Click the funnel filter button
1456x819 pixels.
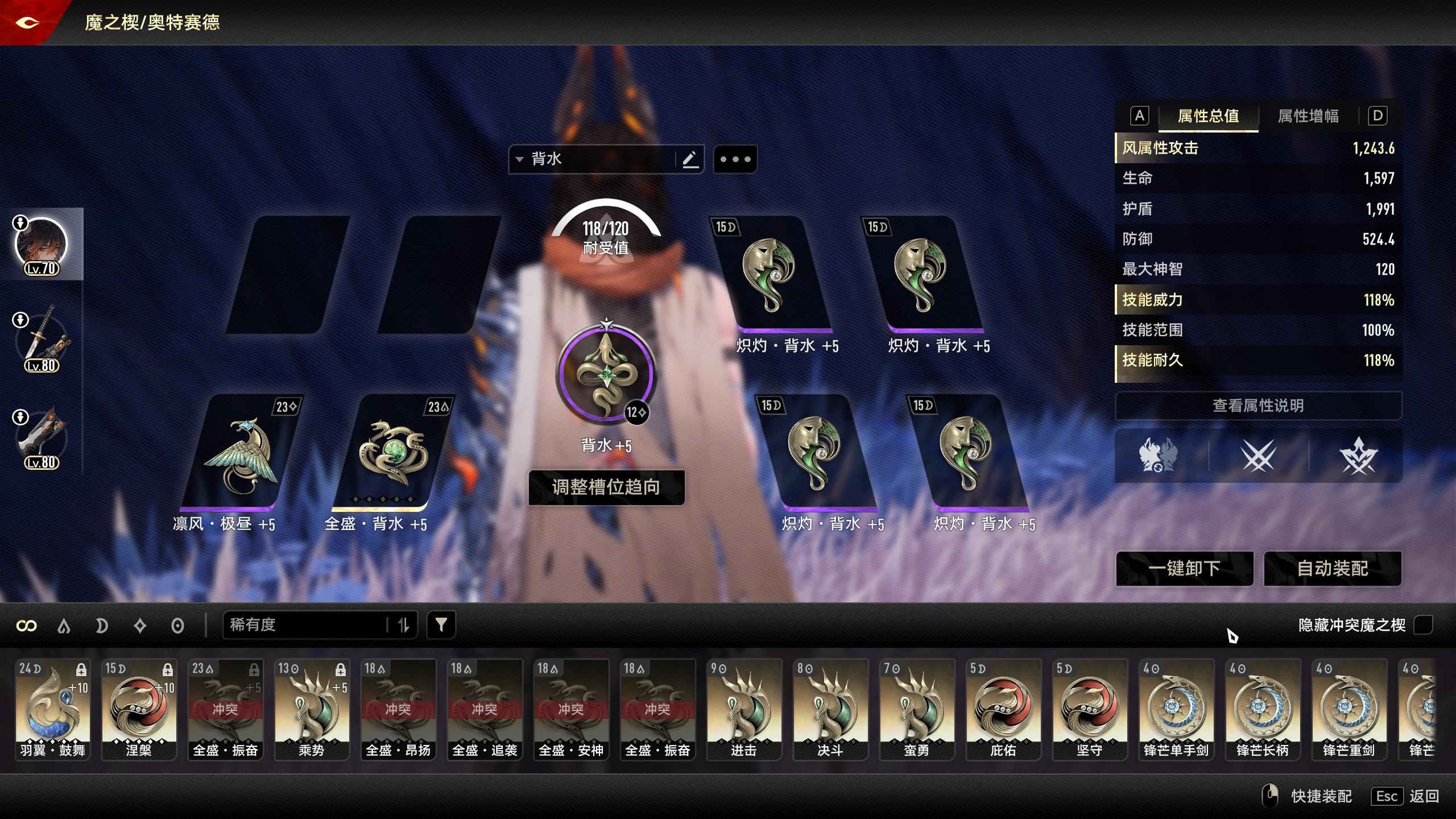[441, 625]
